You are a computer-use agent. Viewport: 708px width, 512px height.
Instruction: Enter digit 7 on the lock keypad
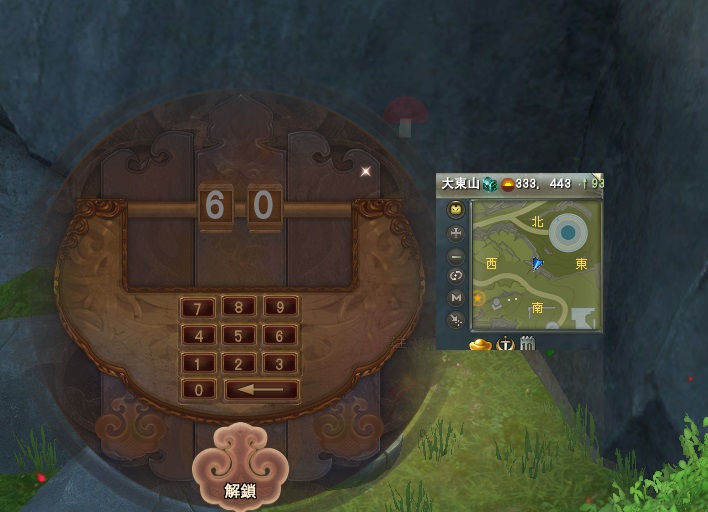[198, 308]
